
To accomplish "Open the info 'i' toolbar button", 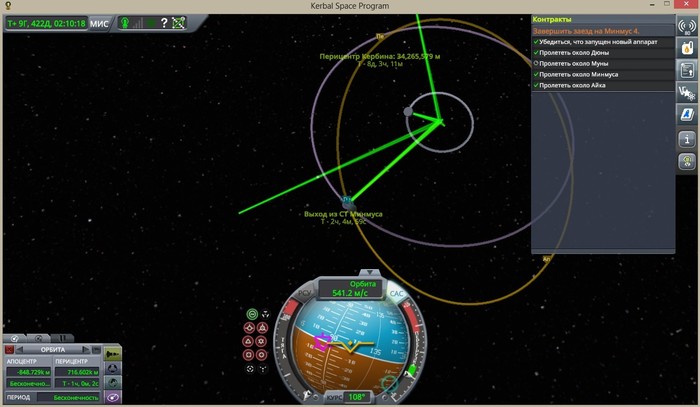I will coord(688,139).
